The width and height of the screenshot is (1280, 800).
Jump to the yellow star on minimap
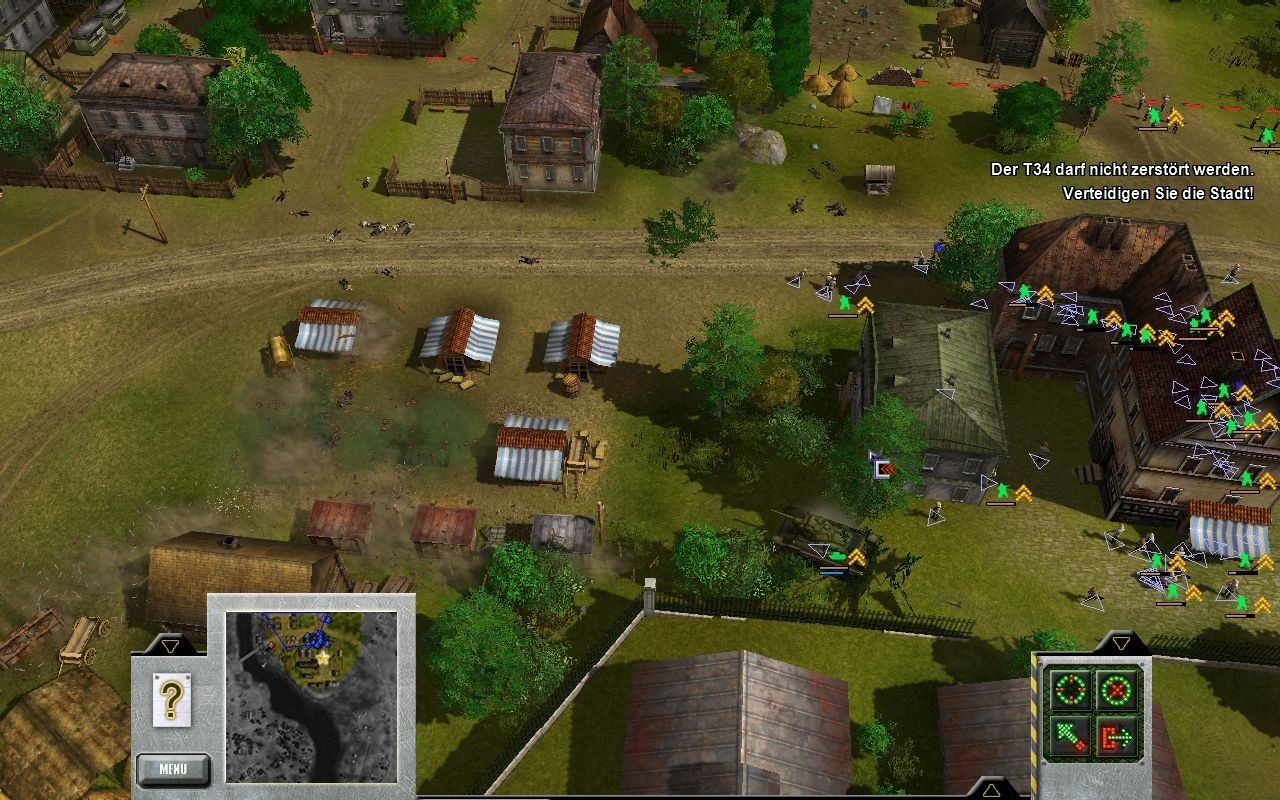click(323, 659)
